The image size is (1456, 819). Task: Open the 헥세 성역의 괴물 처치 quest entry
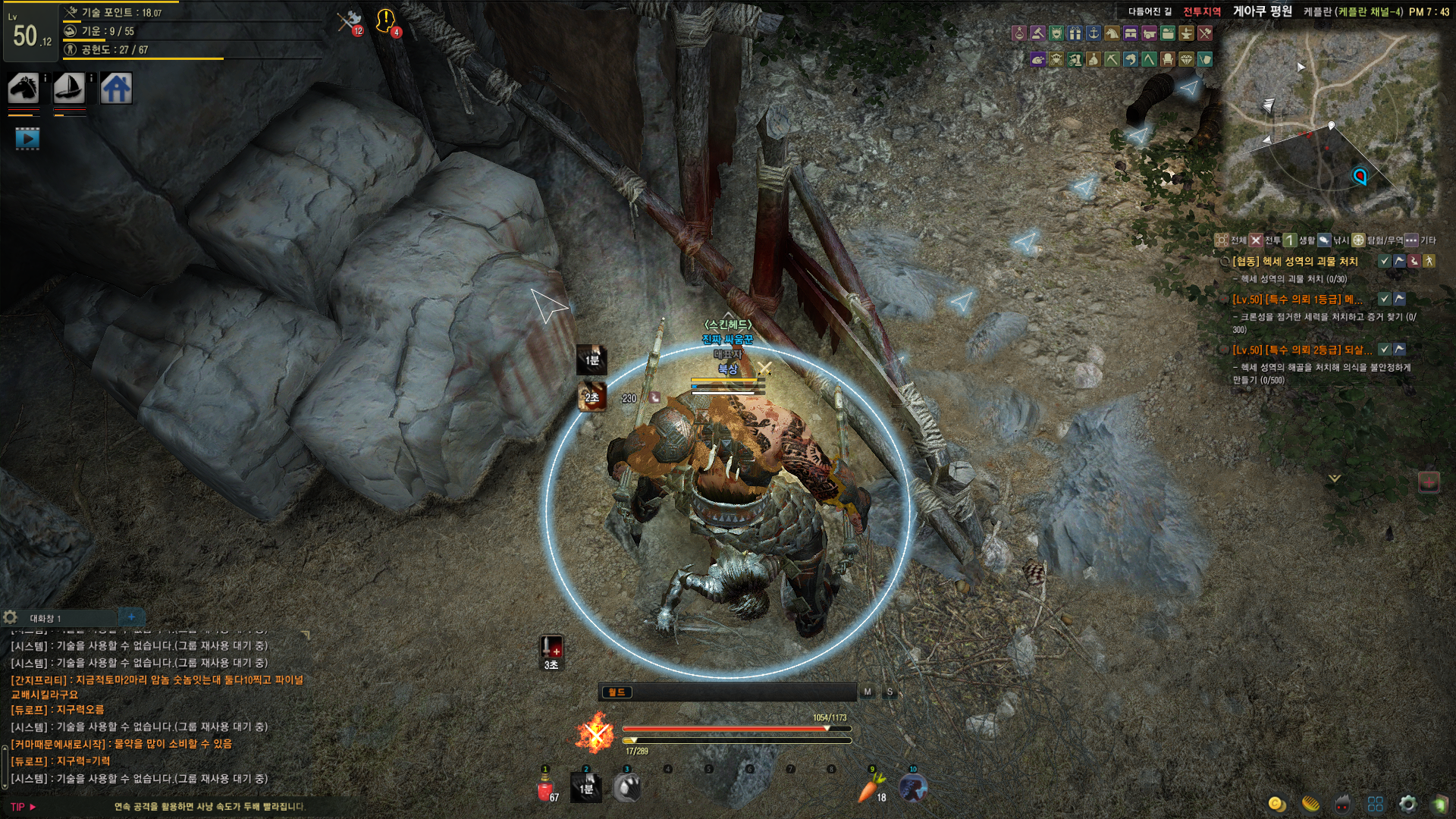pyautogui.click(x=1294, y=262)
